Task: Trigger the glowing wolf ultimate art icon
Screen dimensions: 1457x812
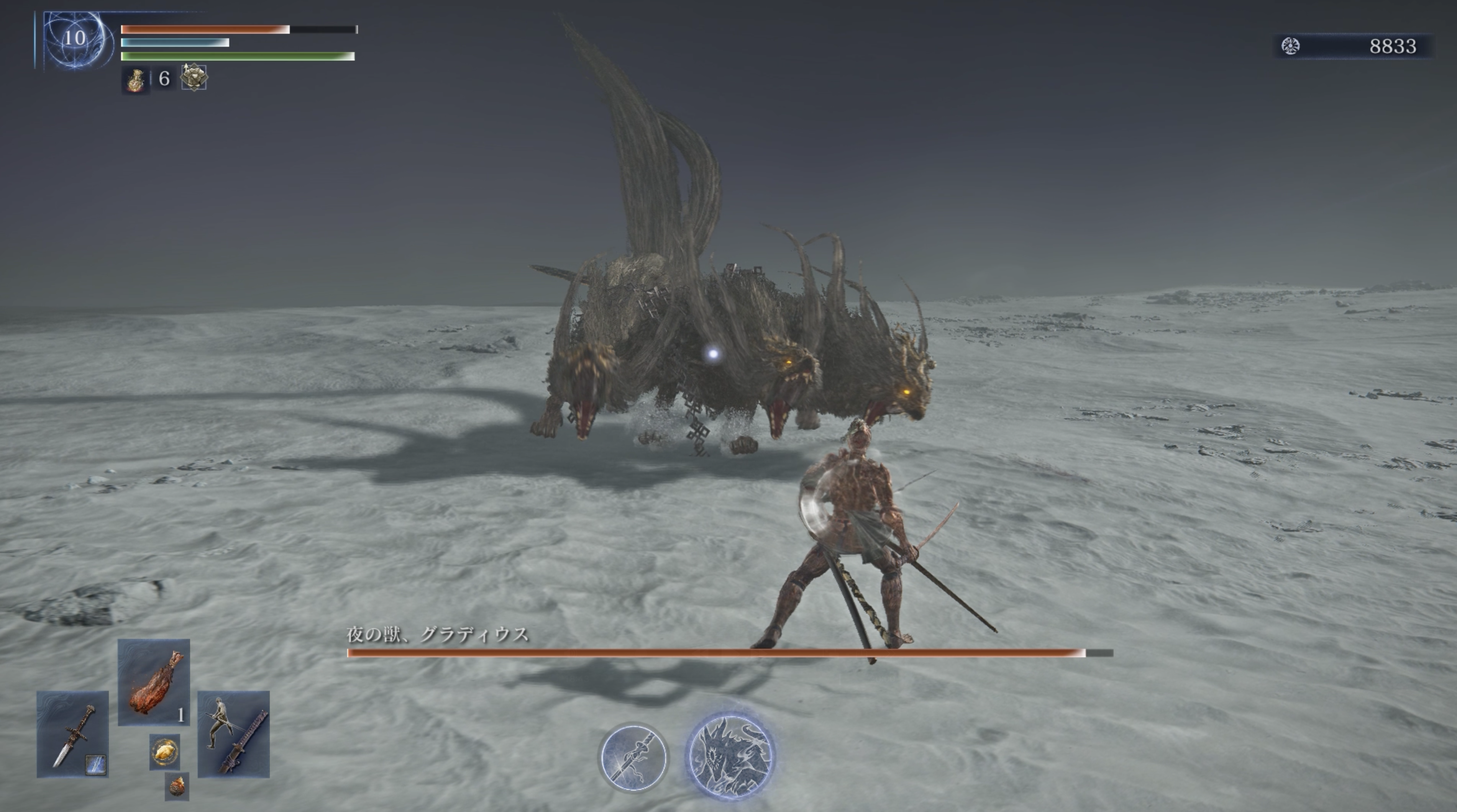Action: (x=730, y=754)
